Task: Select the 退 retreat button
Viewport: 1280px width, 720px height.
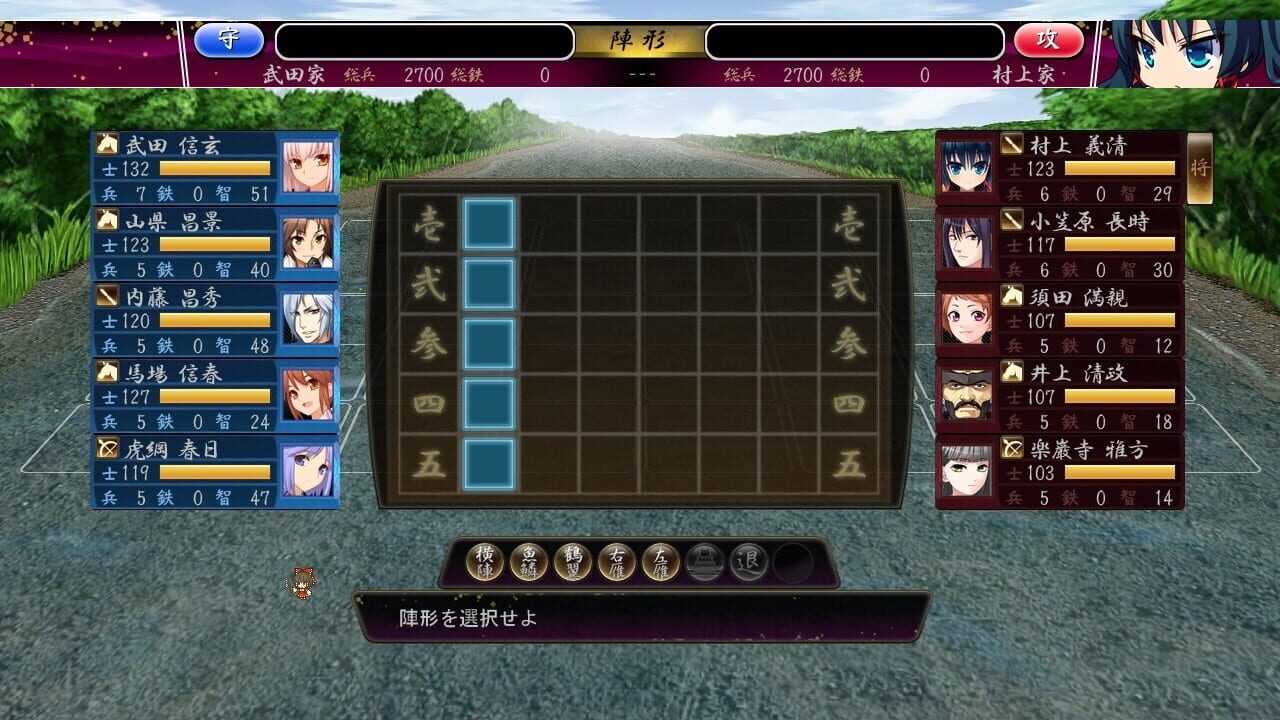Action: pos(748,562)
